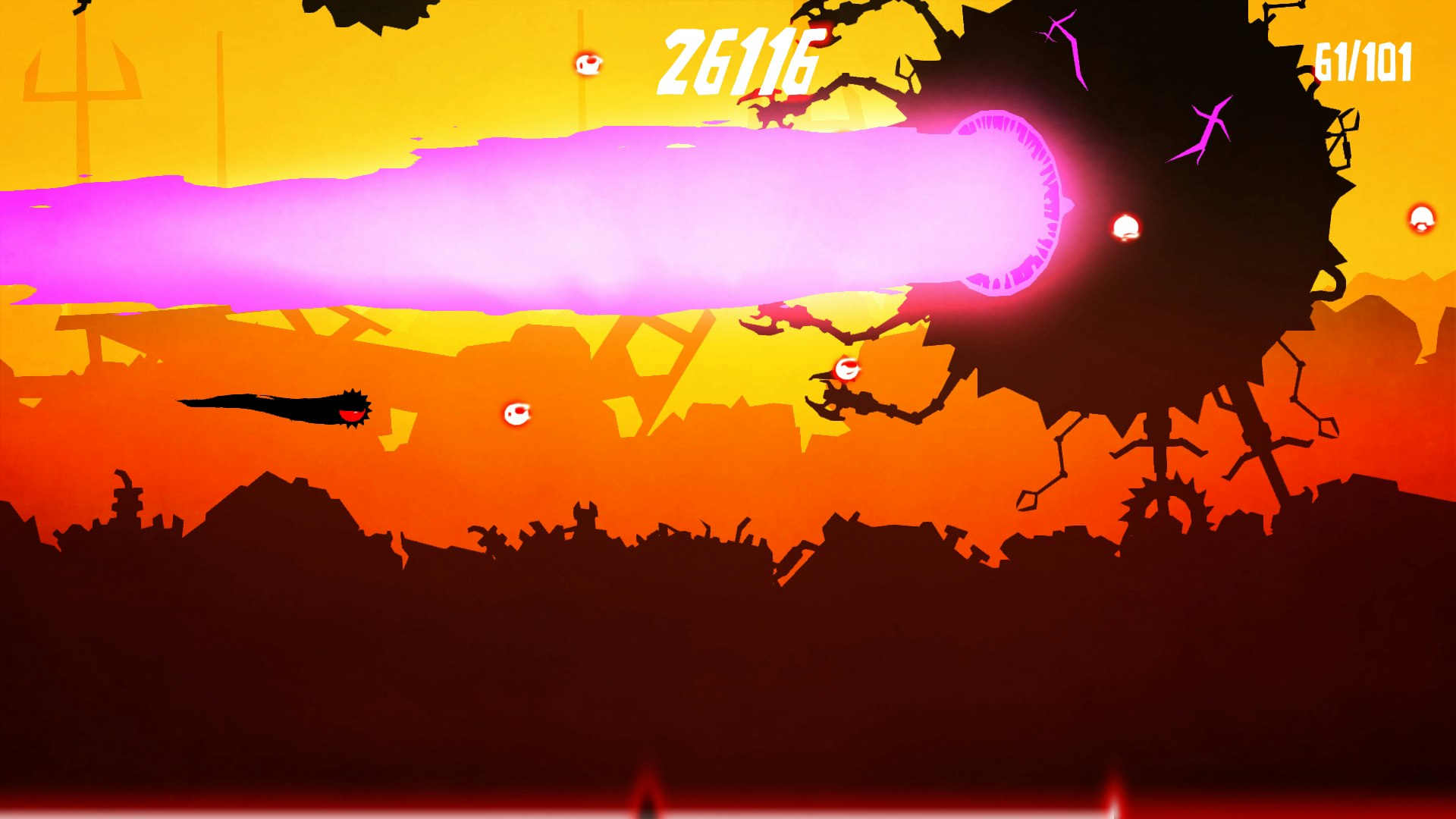The width and height of the screenshot is (1456, 819).
Task: Click the score display reading 26116
Action: pyautogui.click(x=739, y=61)
